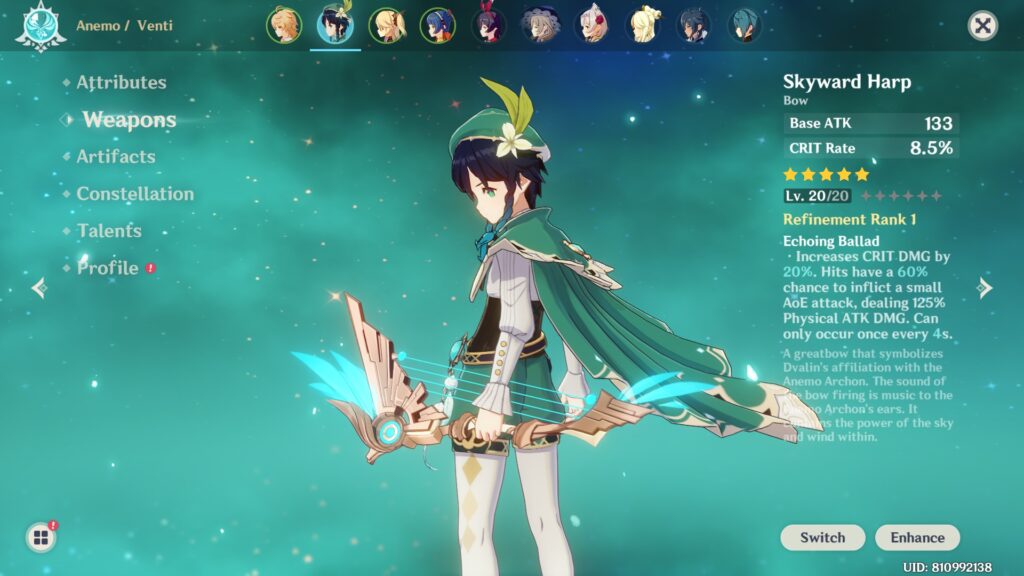
Task: Show the Constellation page
Action: coord(135,194)
